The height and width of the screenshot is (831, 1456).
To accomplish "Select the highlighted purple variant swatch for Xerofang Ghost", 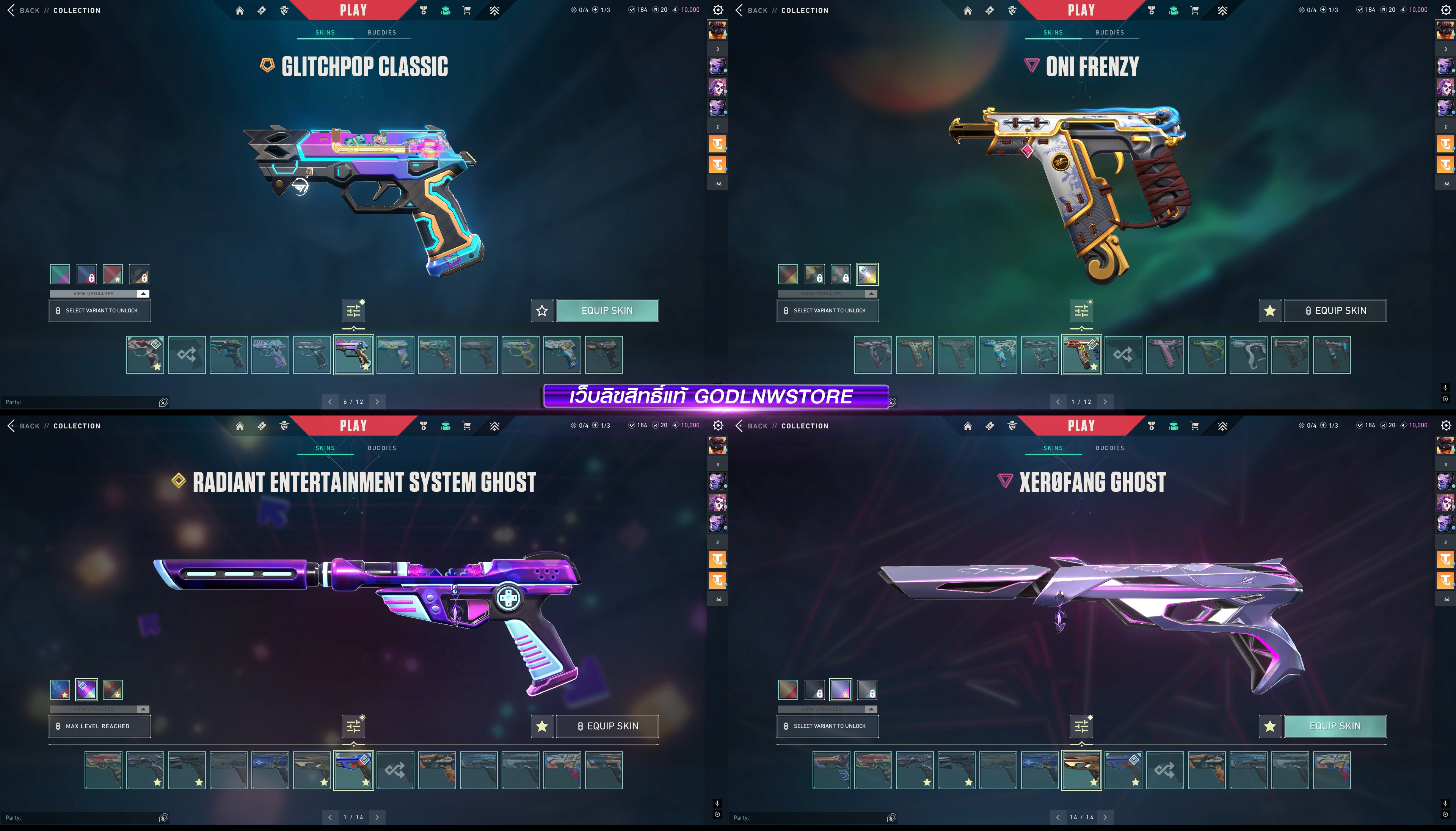I will click(x=840, y=690).
